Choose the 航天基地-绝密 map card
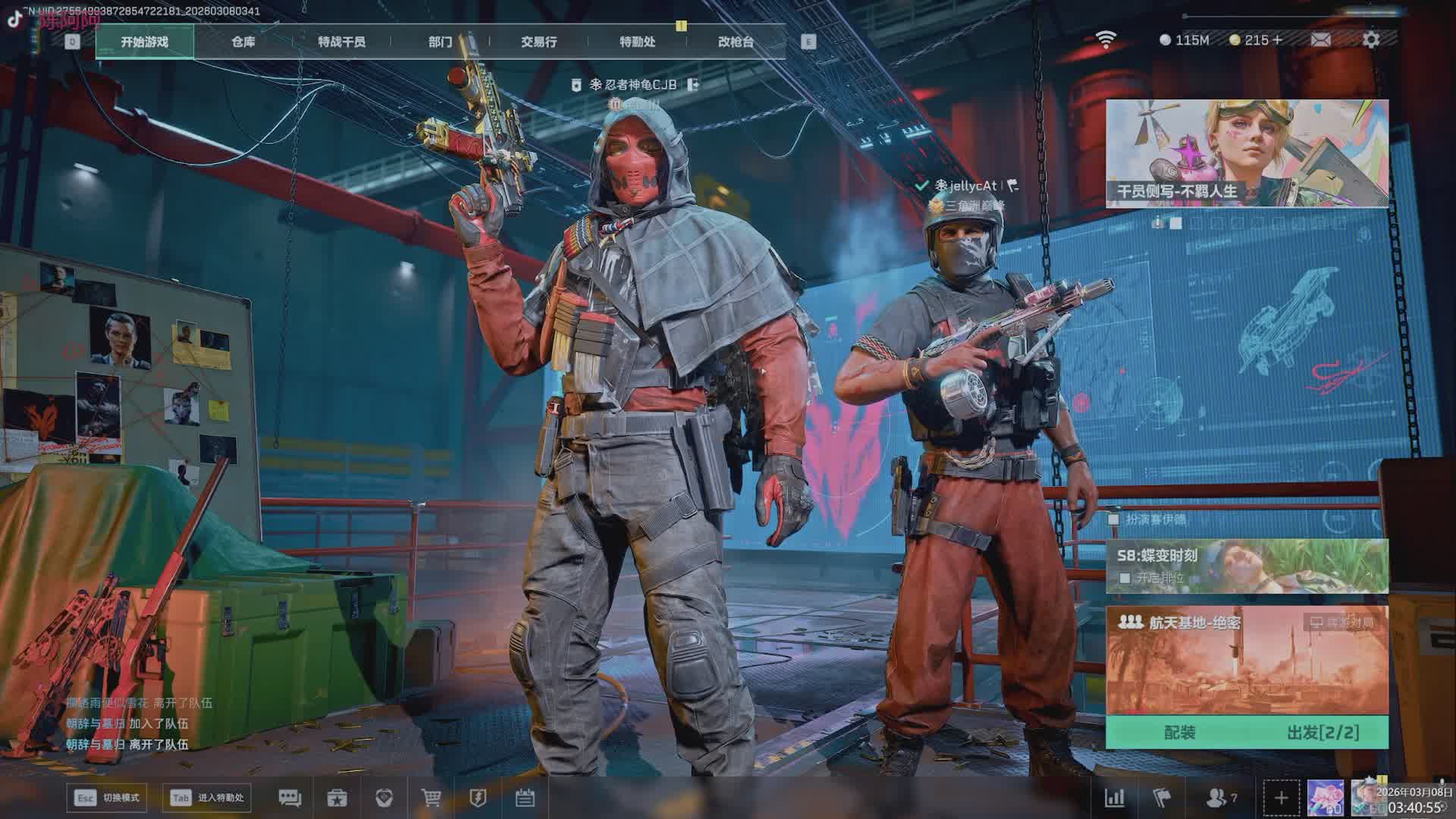This screenshot has height=819, width=1456. (1247, 660)
